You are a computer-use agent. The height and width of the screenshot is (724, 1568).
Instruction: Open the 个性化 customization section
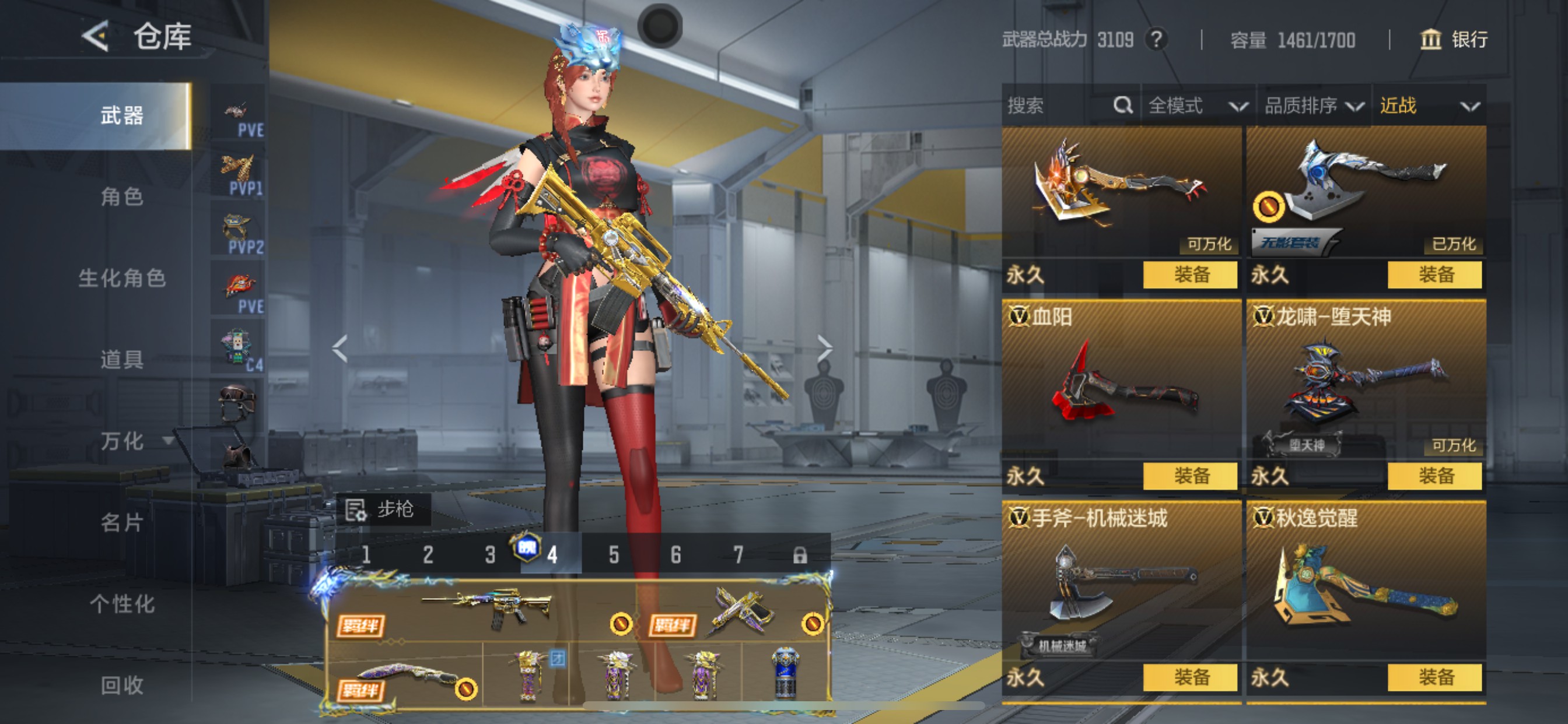122,603
